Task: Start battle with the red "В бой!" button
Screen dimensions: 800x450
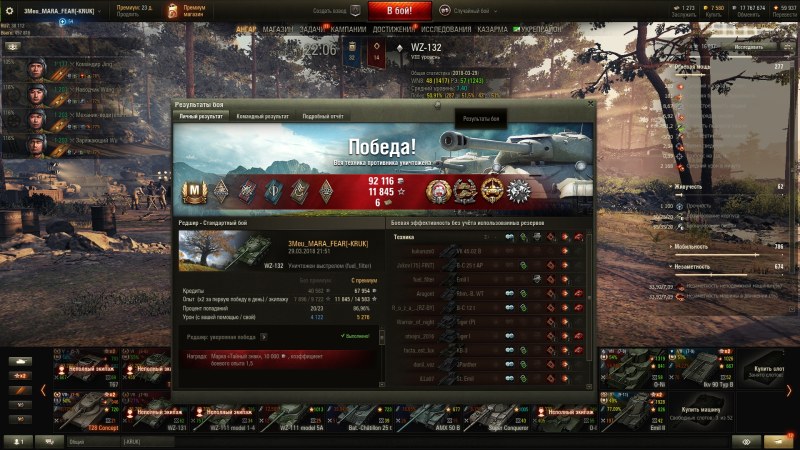Action: [x=400, y=11]
